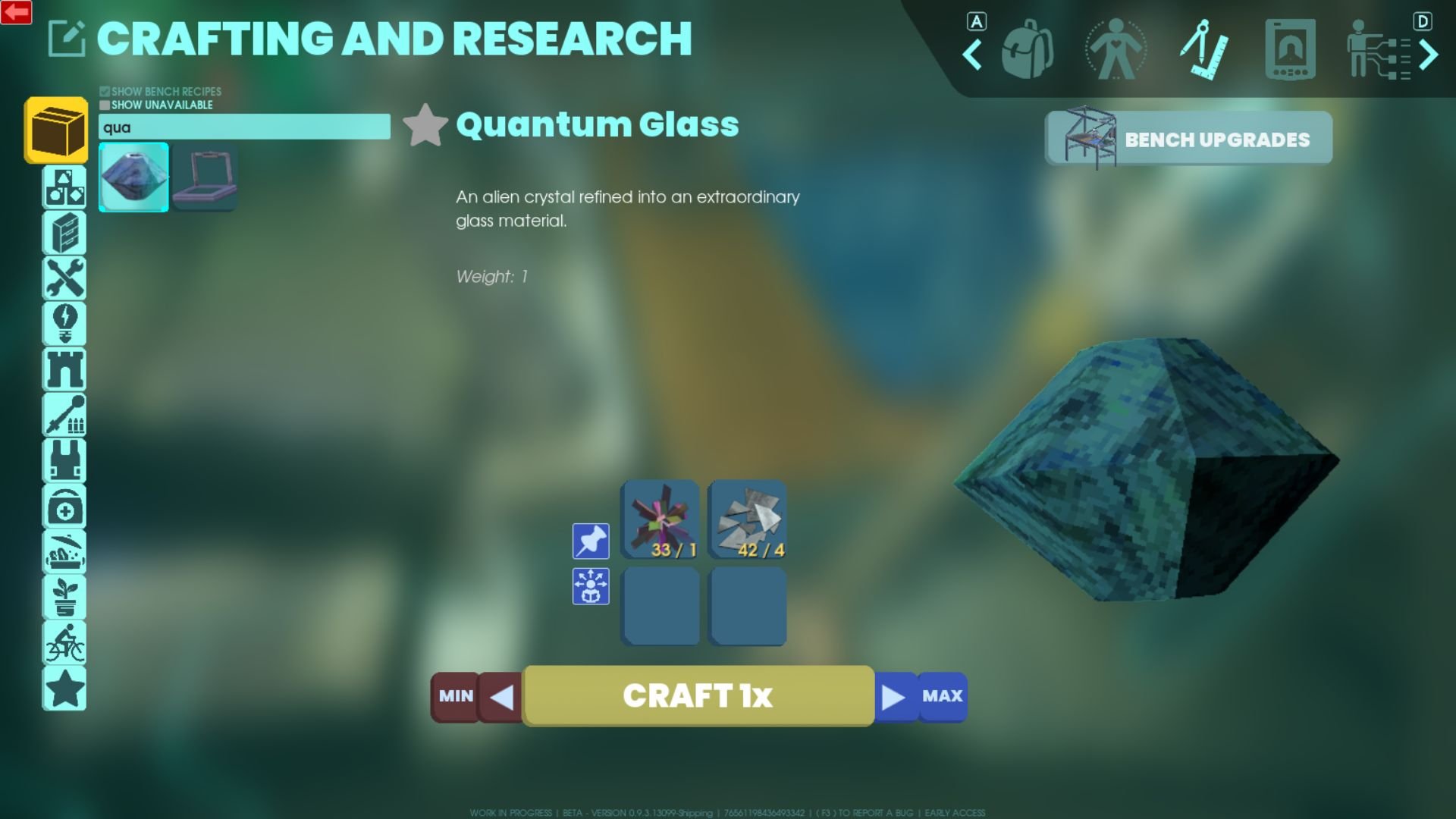Set craft amount to MIN

click(x=455, y=696)
